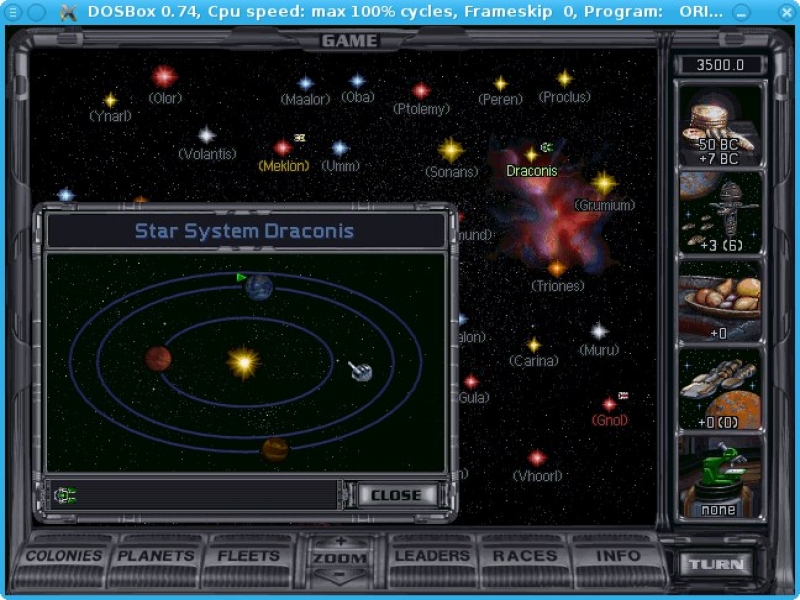Open the RACES diplomacy screen
The height and width of the screenshot is (600, 800).
click(525, 556)
